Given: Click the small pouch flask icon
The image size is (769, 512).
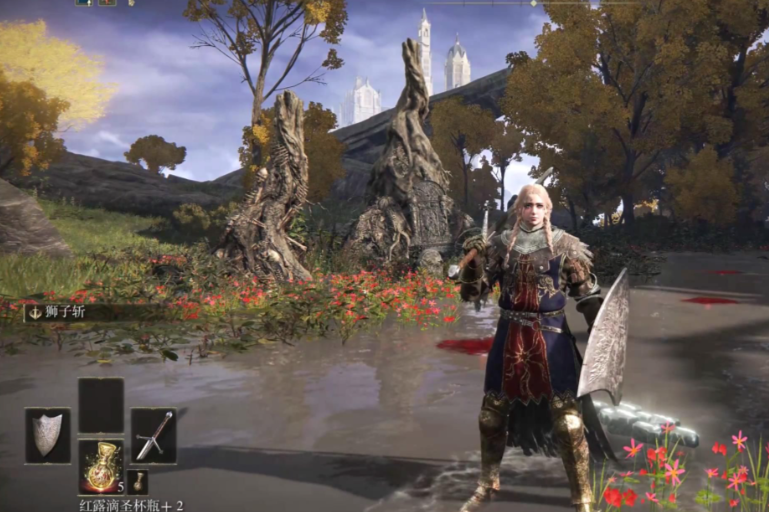Looking at the screenshot, I should (x=138, y=480).
